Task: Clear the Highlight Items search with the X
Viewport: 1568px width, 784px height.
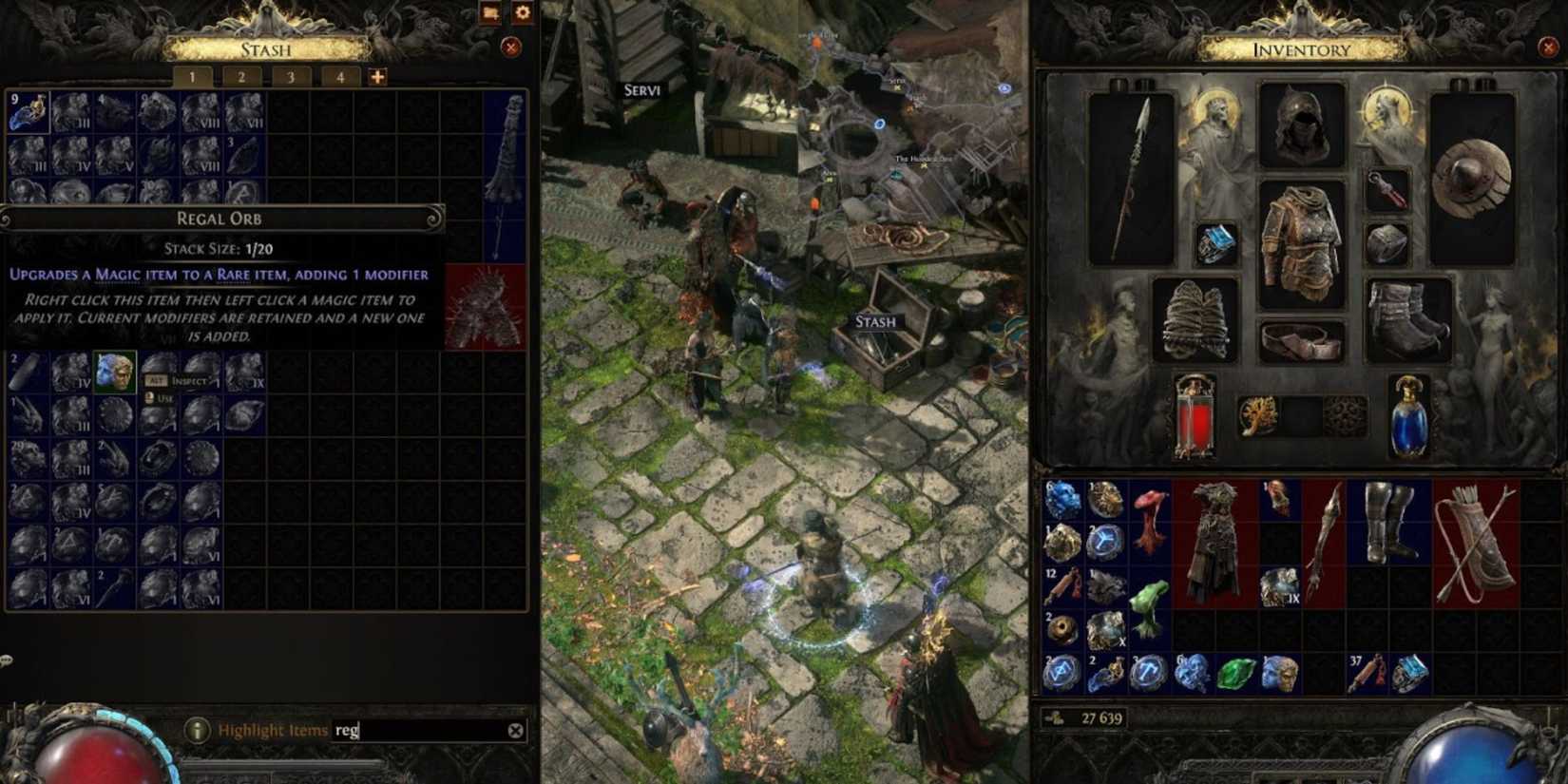Action: tap(514, 731)
